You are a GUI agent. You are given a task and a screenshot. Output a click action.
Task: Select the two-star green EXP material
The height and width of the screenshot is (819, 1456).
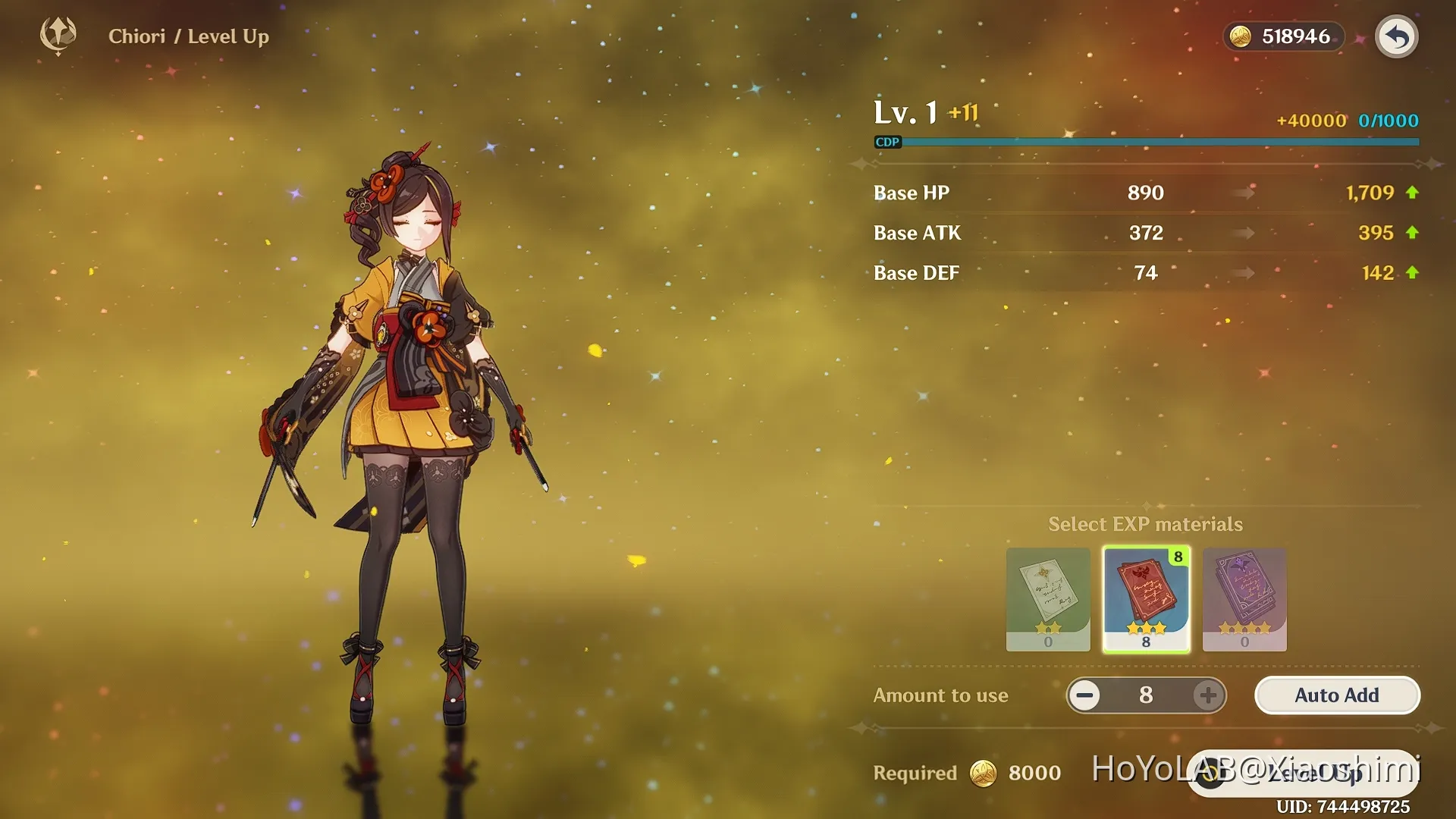pyautogui.click(x=1048, y=599)
